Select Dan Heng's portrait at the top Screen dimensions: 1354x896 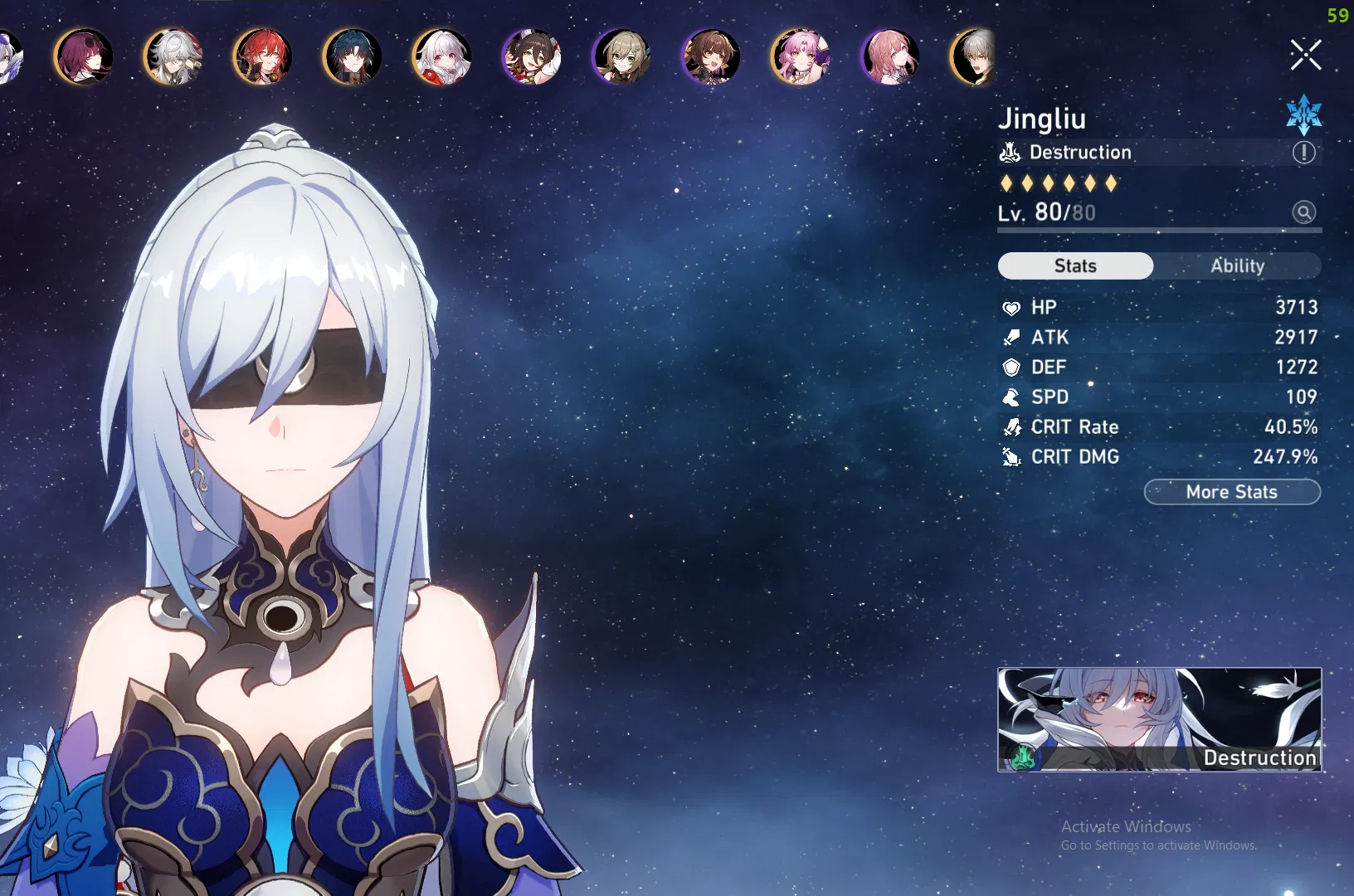click(352, 56)
